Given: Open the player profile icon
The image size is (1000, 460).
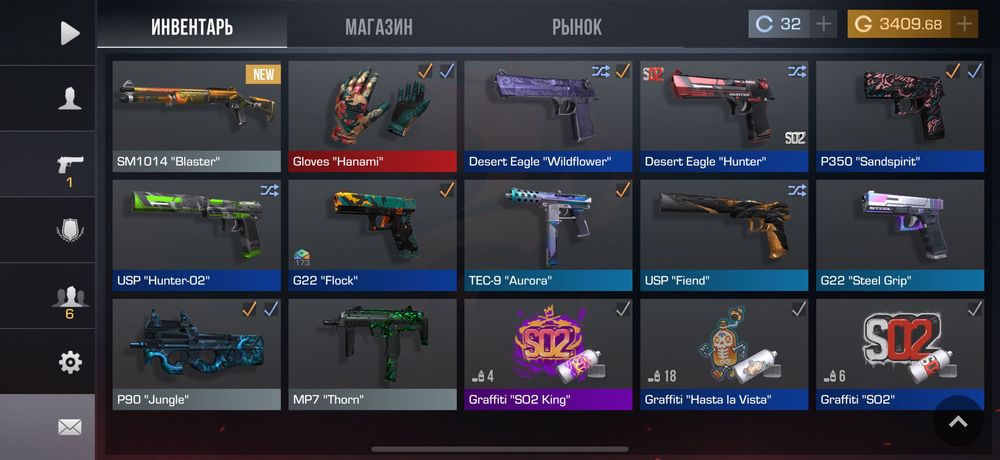Looking at the screenshot, I should click(x=69, y=98).
